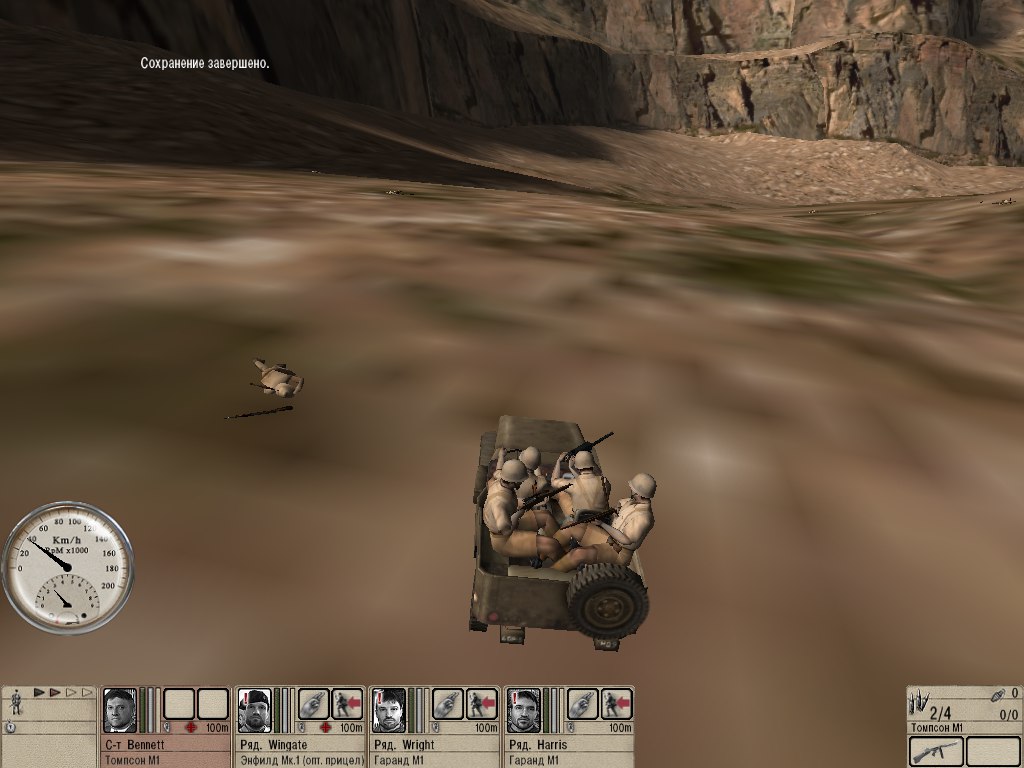This screenshot has width=1024, height=768.
Task: Pick Pvt. Harris's portrait
Action: pos(523,710)
